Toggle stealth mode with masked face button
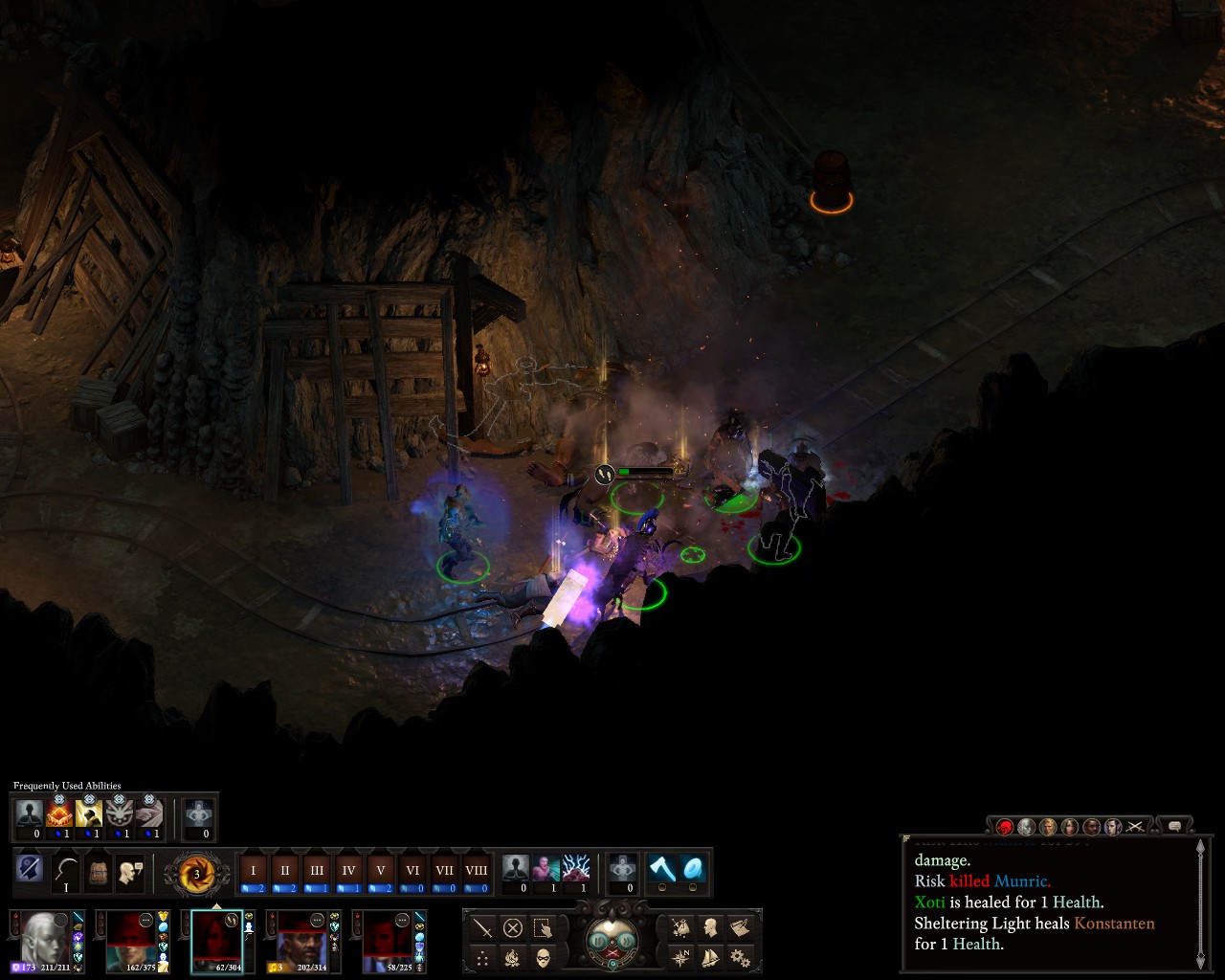The width and height of the screenshot is (1225, 980). (x=543, y=957)
